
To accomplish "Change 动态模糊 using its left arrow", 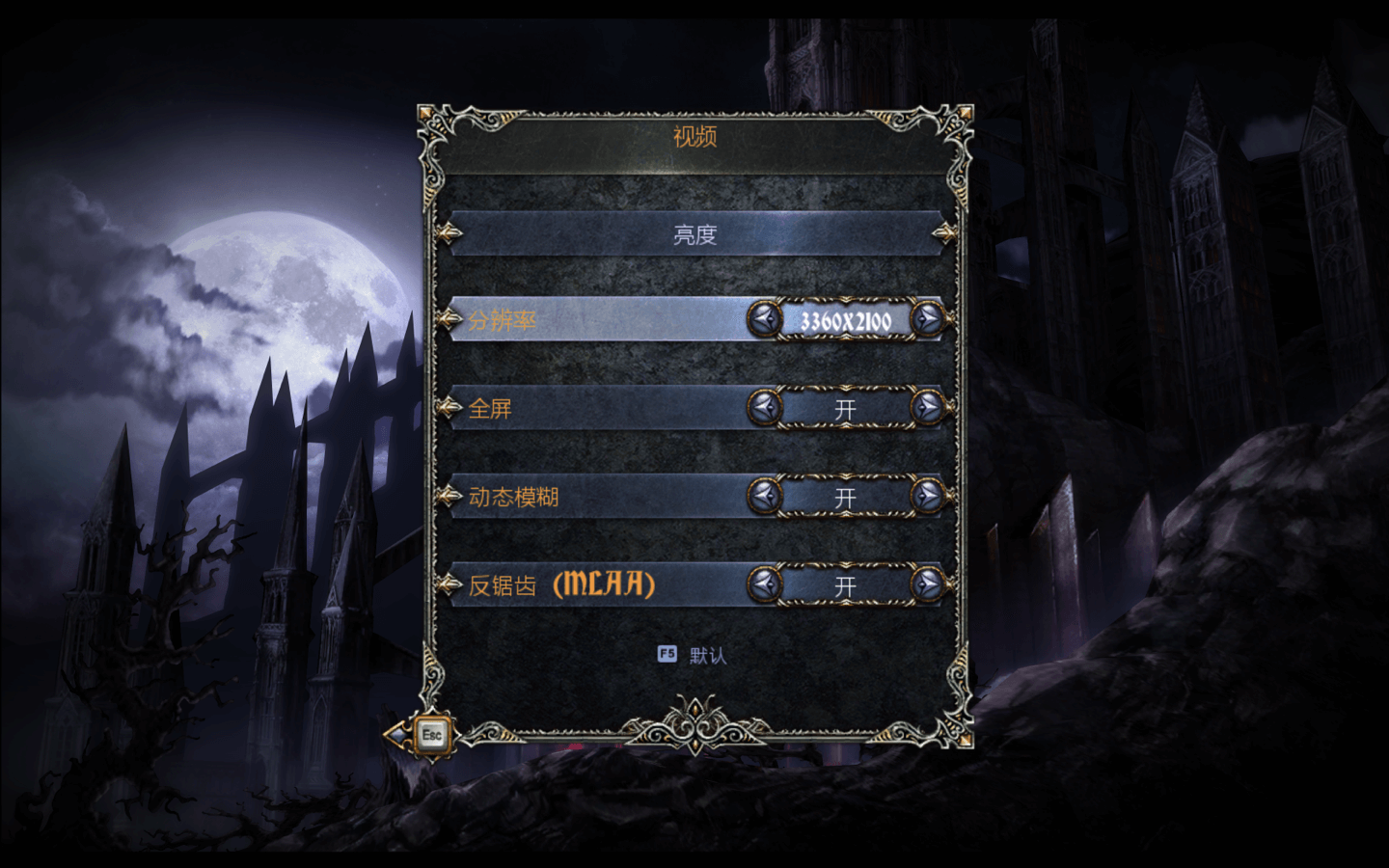I will 764,496.
